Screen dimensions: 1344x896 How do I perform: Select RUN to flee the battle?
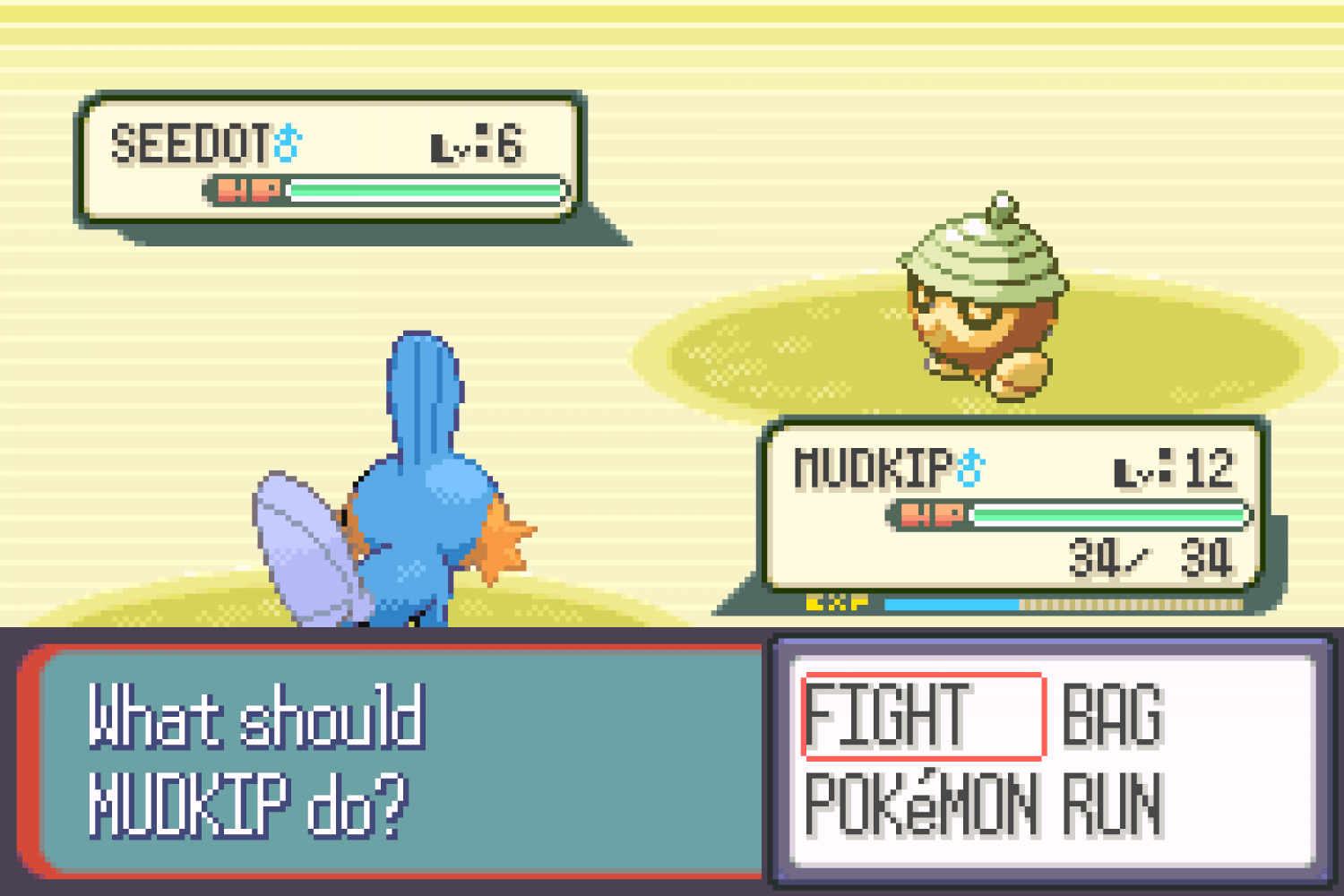pyautogui.click(x=1113, y=805)
